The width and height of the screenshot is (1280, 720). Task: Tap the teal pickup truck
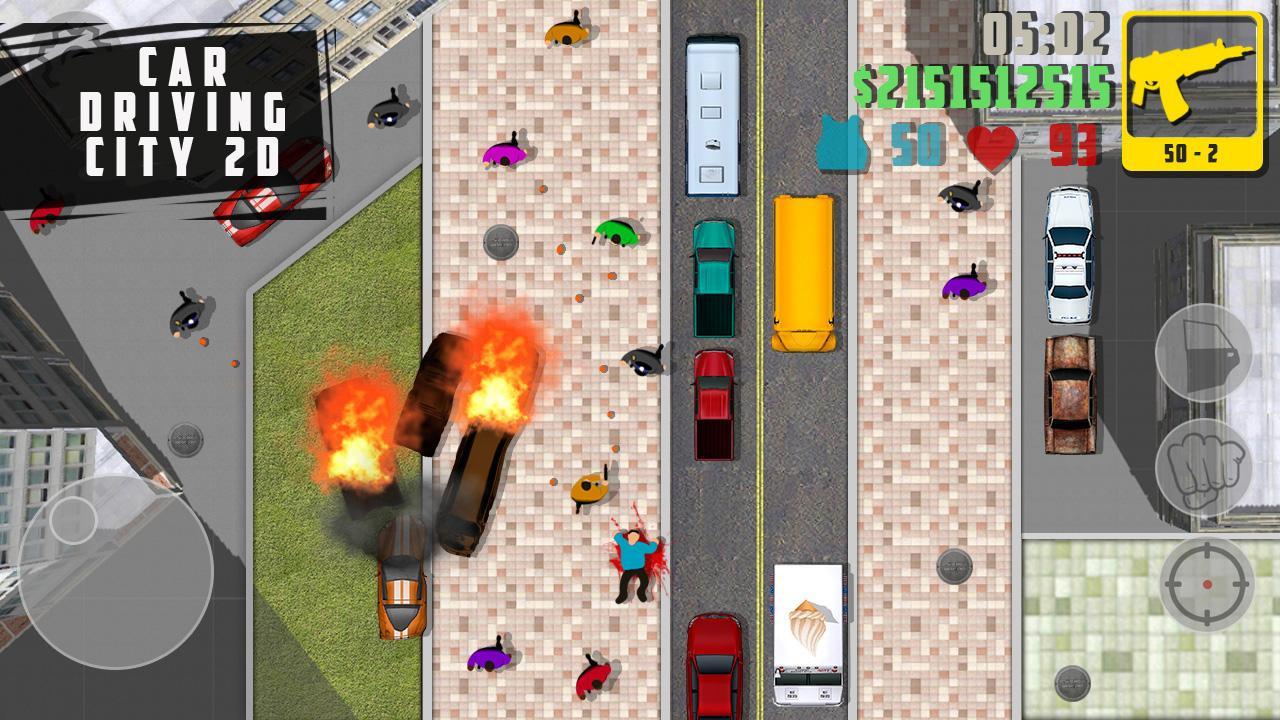tap(714, 278)
